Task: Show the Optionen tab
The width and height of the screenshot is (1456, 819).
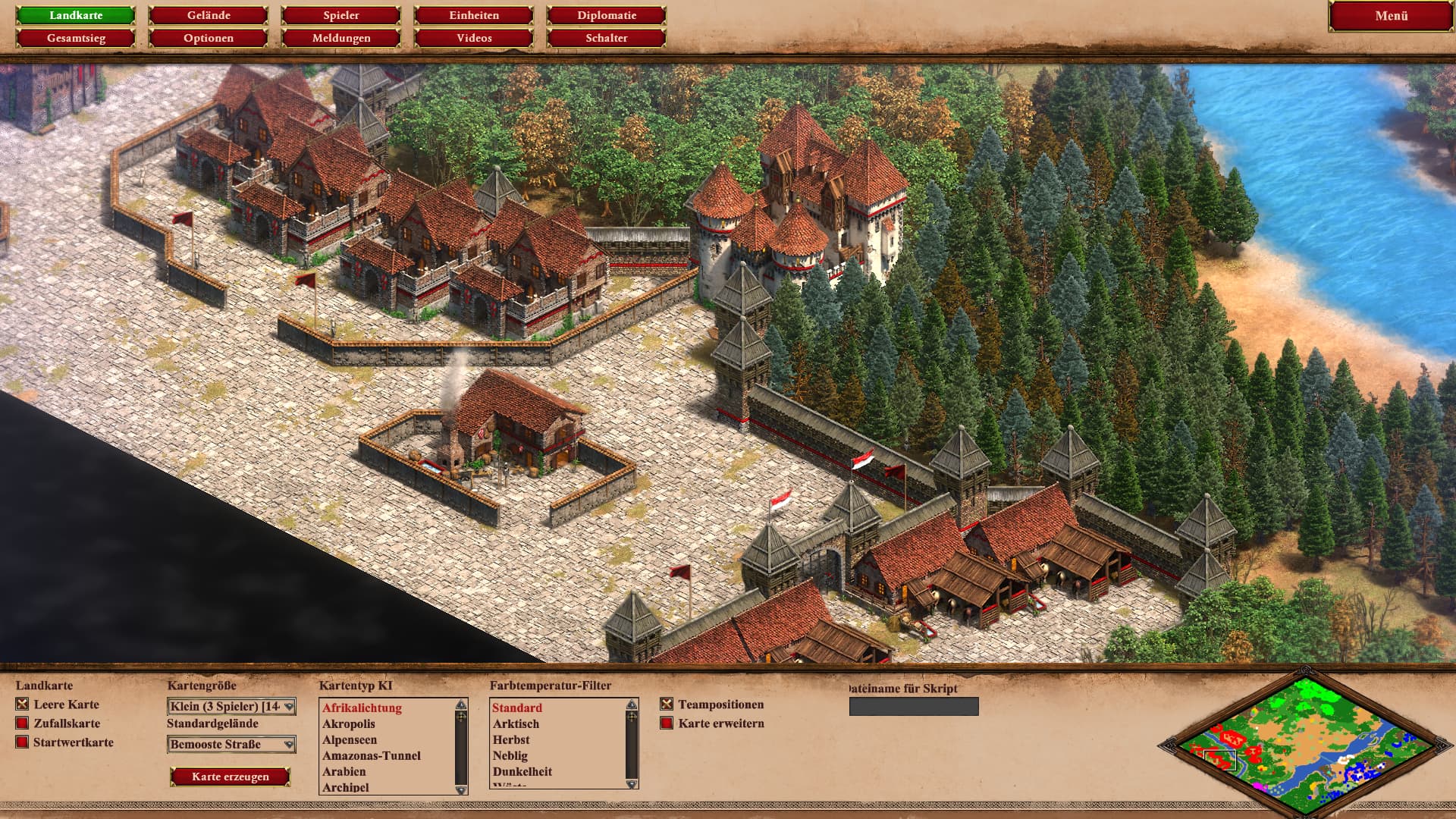Action: click(209, 38)
